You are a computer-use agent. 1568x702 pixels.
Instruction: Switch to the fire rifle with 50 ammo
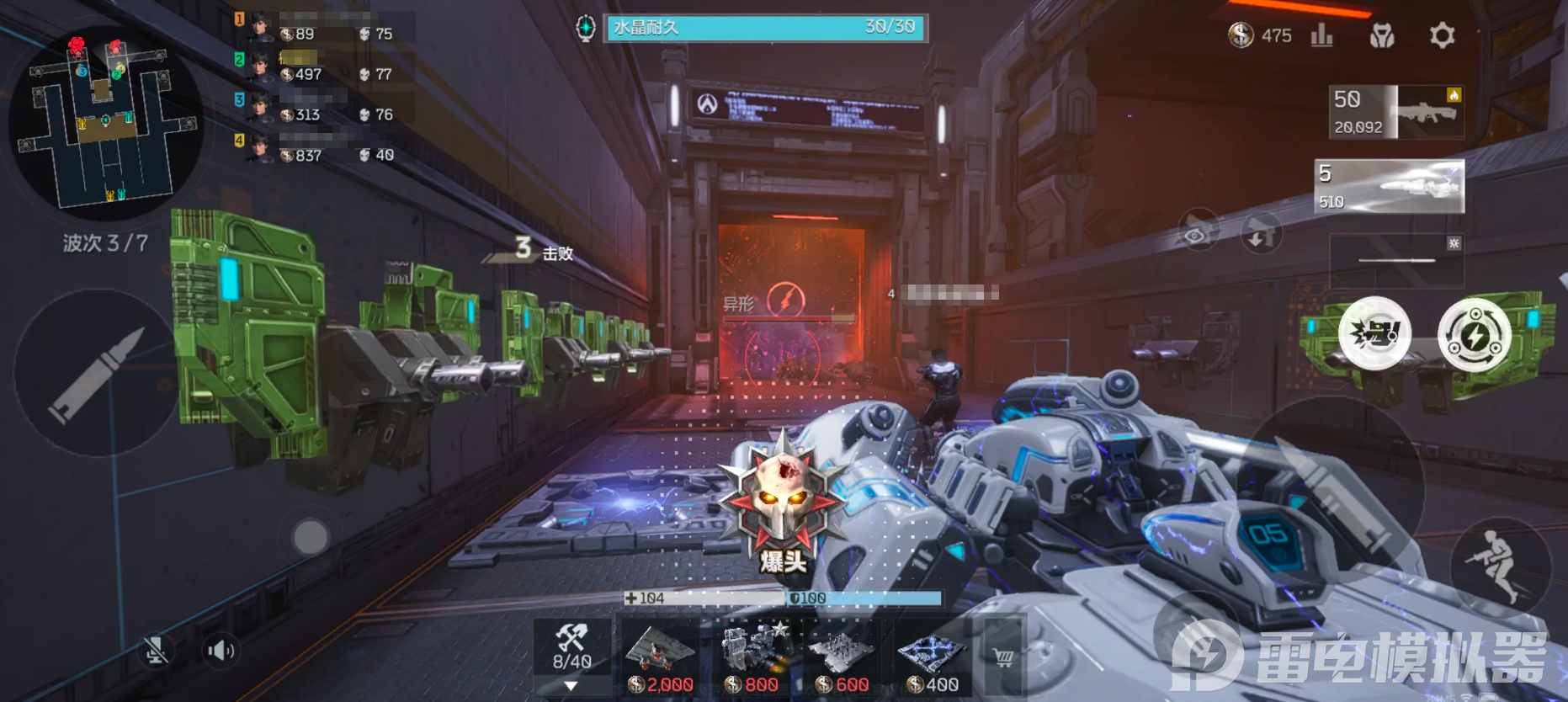click(x=1396, y=112)
